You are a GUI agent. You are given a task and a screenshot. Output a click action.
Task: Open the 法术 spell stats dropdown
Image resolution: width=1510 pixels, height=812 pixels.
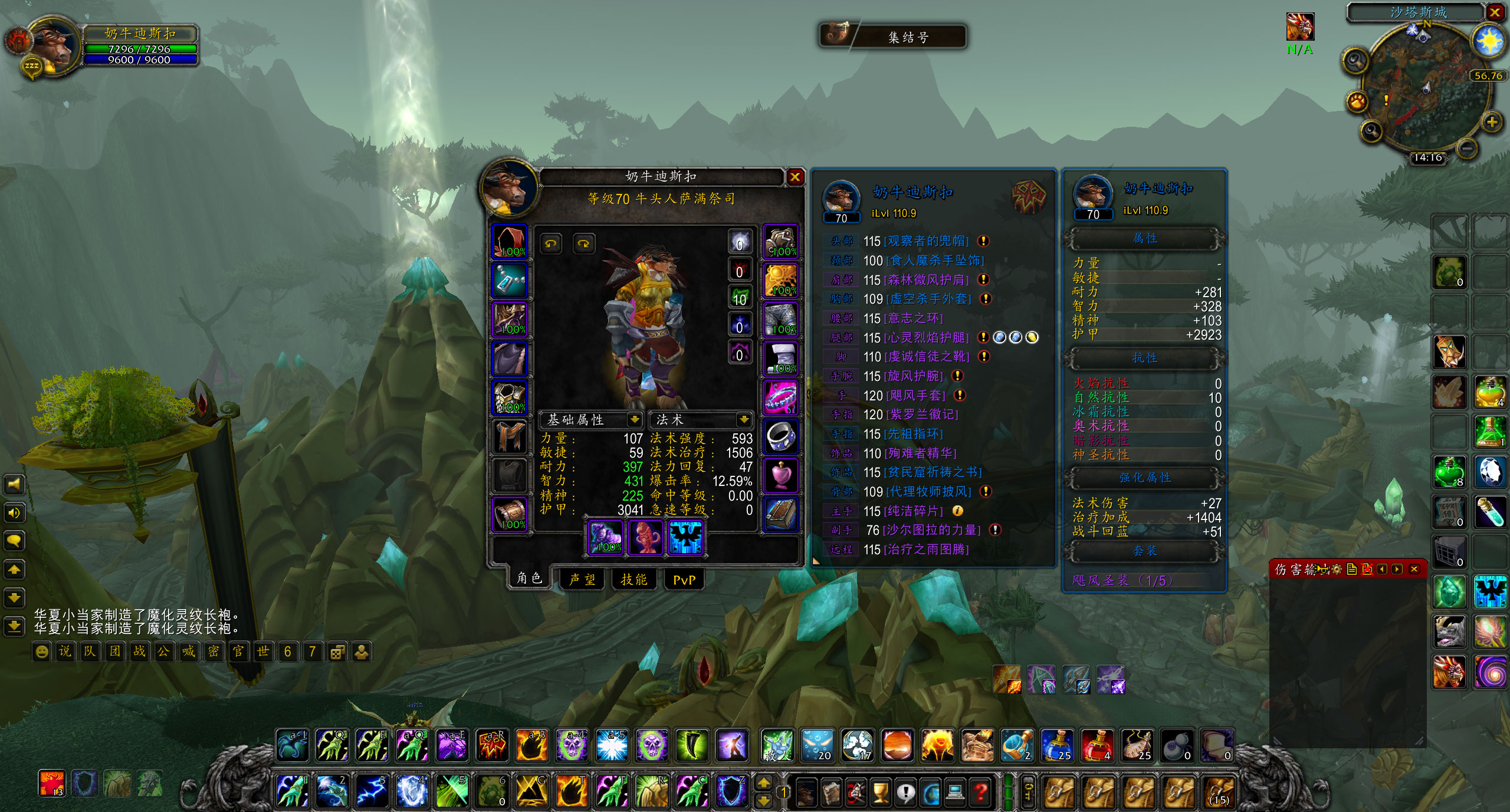(x=743, y=419)
